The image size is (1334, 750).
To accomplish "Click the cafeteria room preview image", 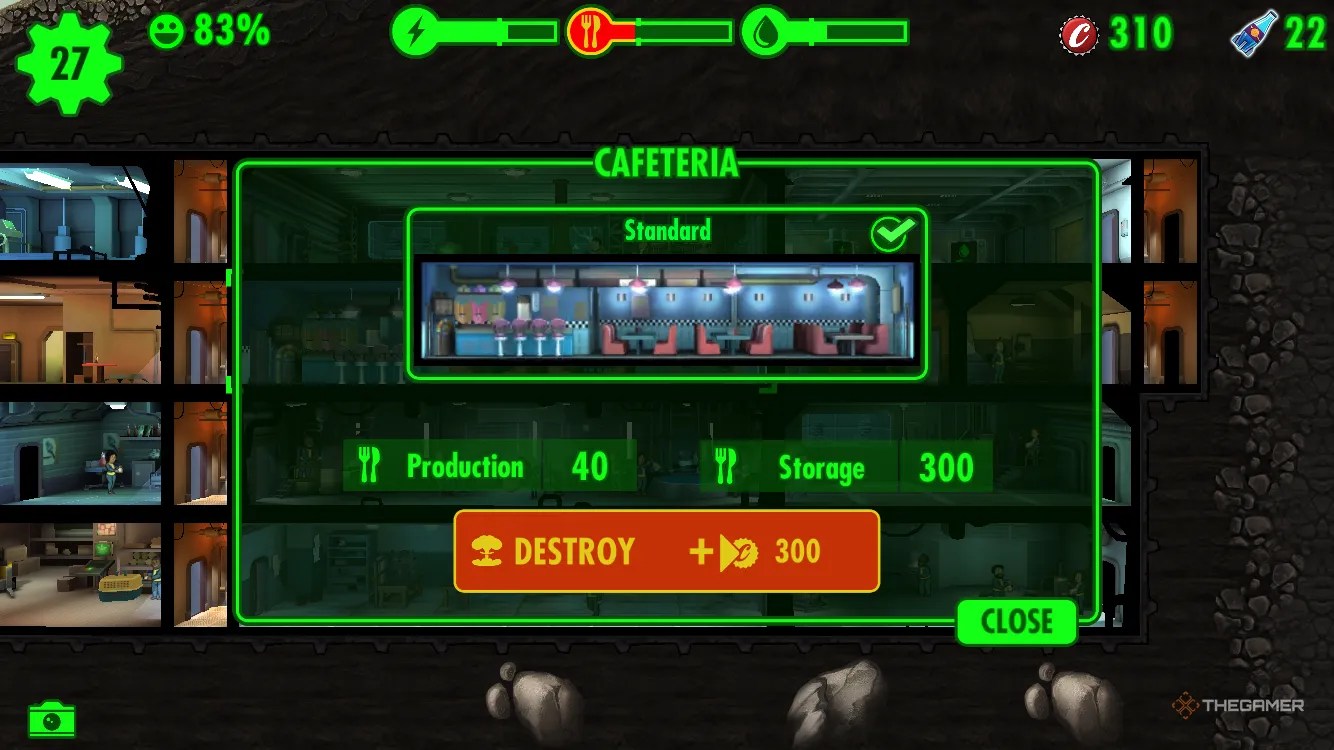I will [666, 314].
